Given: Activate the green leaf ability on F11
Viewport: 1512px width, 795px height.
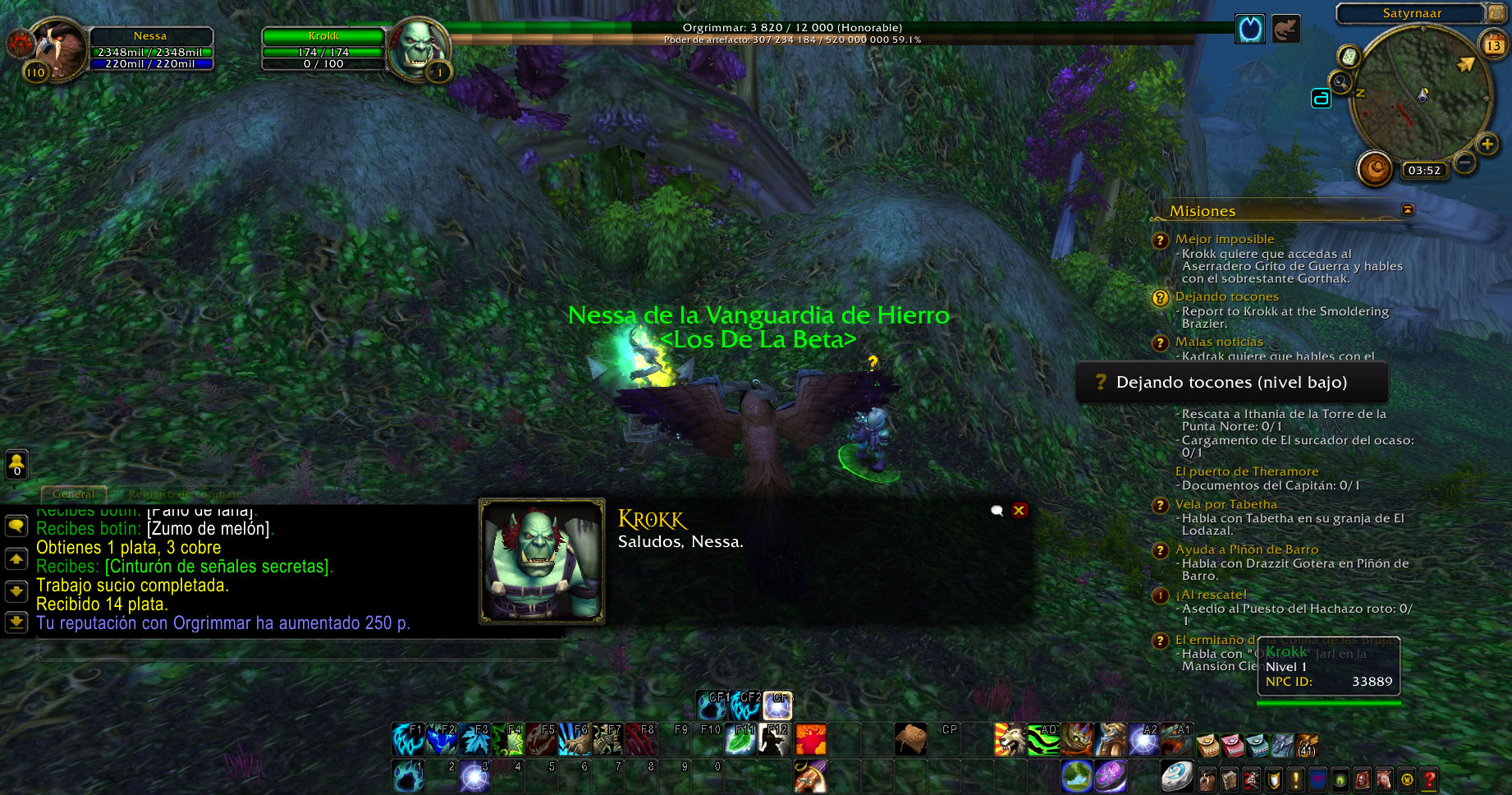Looking at the screenshot, I should [740, 739].
